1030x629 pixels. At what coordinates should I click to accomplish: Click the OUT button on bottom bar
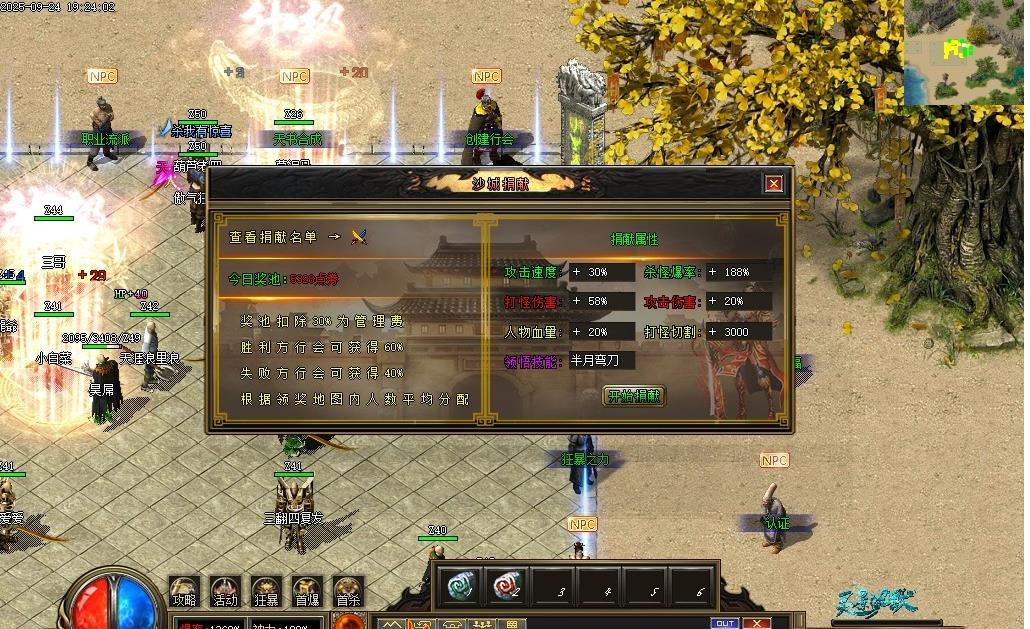[x=725, y=623]
